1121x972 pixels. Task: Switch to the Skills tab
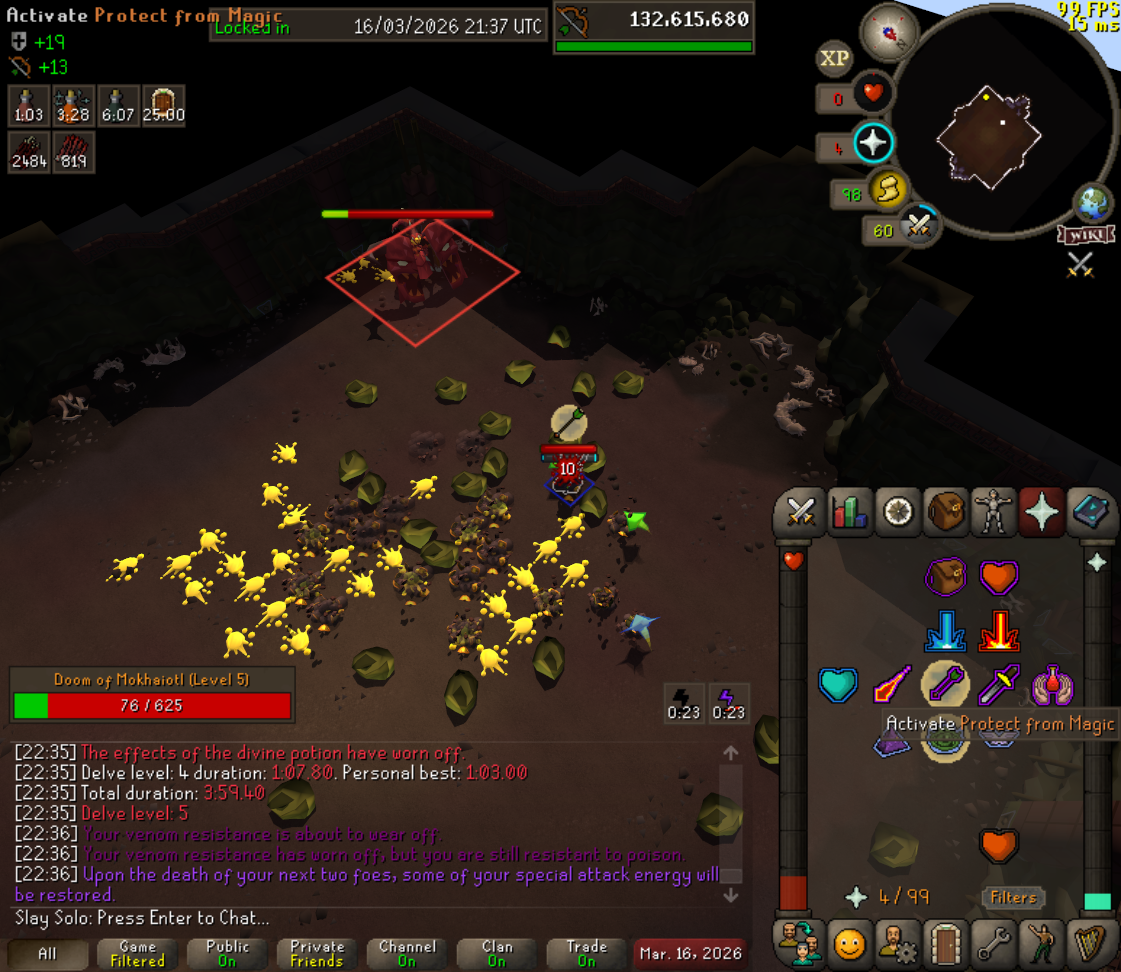click(x=849, y=513)
